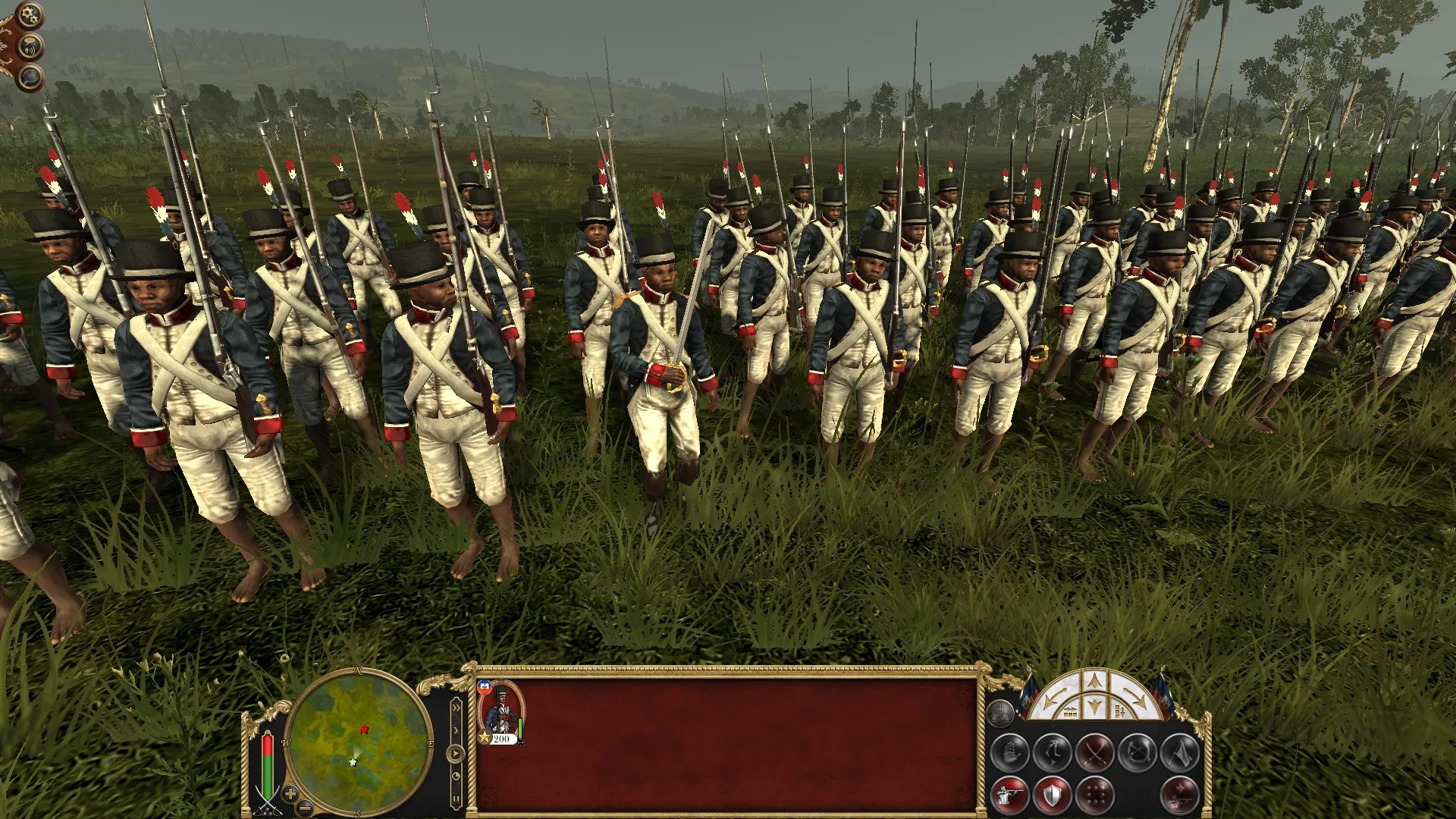Viewport: 1456px width, 819px height.
Task: Toggle guard mode with the shield icon
Action: (1053, 795)
